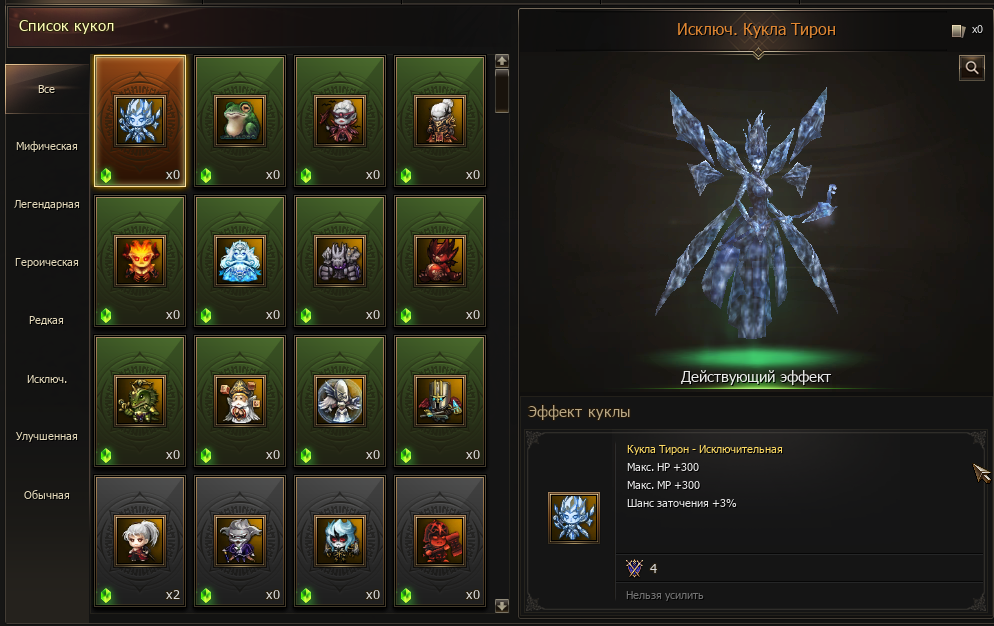
Task: Select the silver ponytail doll with x2
Action: pos(140,541)
